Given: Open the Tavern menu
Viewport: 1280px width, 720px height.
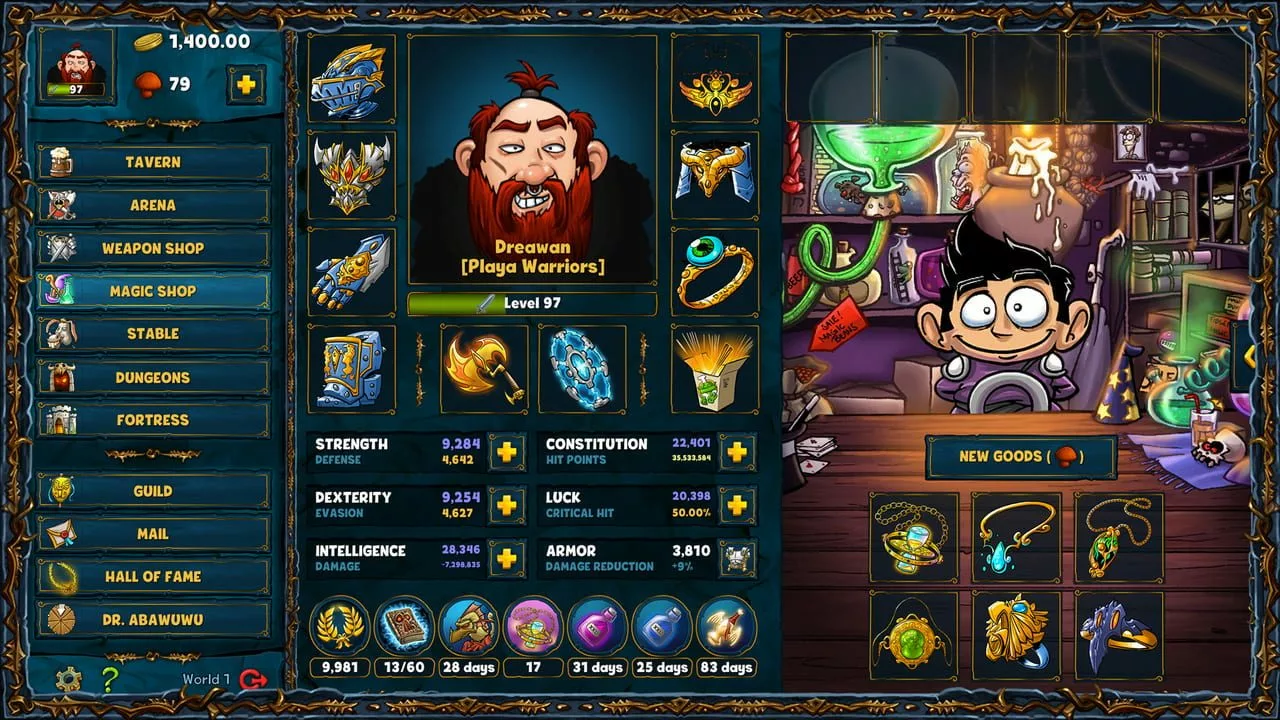Looking at the screenshot, I should (153, 162).
